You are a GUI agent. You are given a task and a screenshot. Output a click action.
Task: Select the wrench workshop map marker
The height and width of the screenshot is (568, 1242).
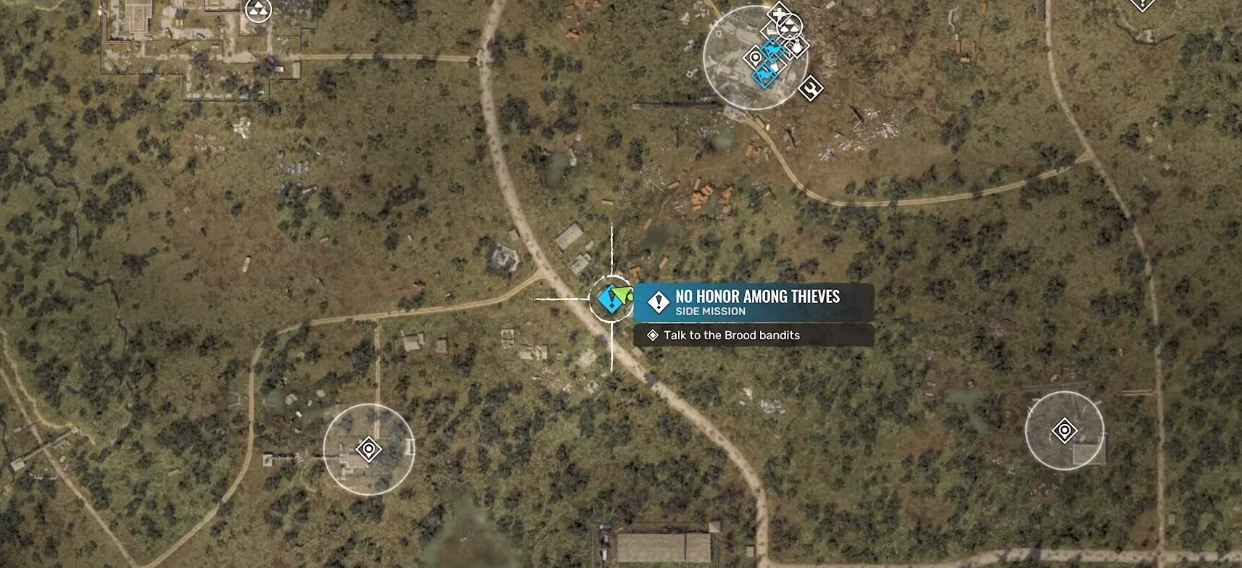coord(810,88)
